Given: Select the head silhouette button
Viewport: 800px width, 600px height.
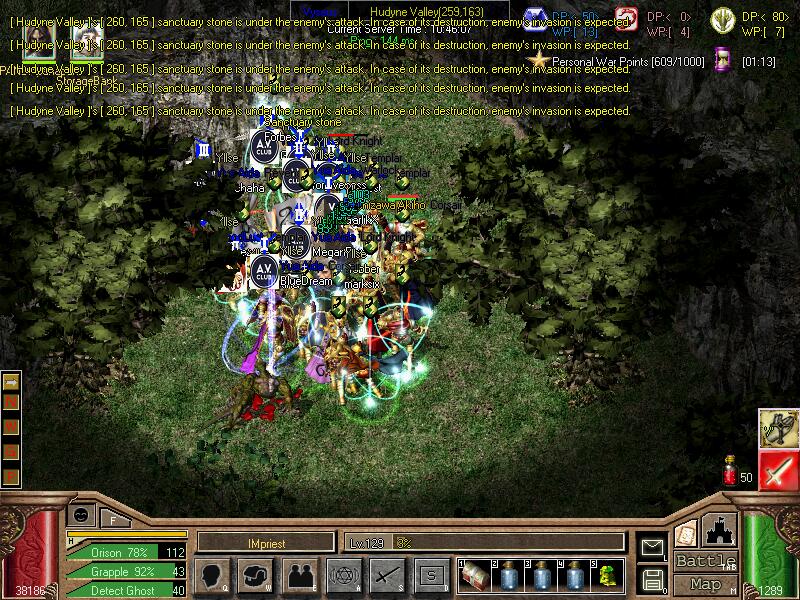Looking at the screenshot, I should pos(213,575).
